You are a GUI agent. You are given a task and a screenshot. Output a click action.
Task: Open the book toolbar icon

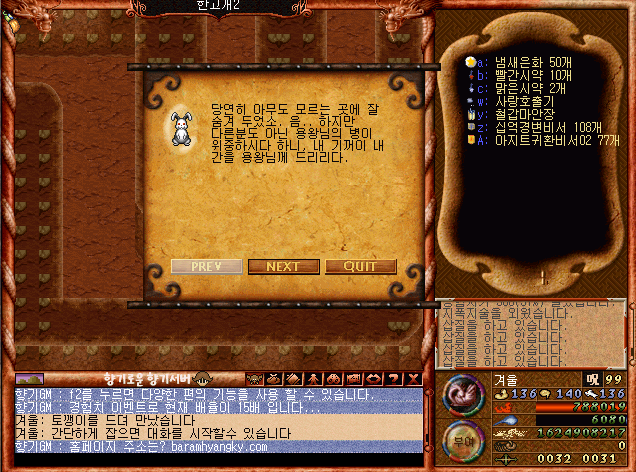pos(294,378)
